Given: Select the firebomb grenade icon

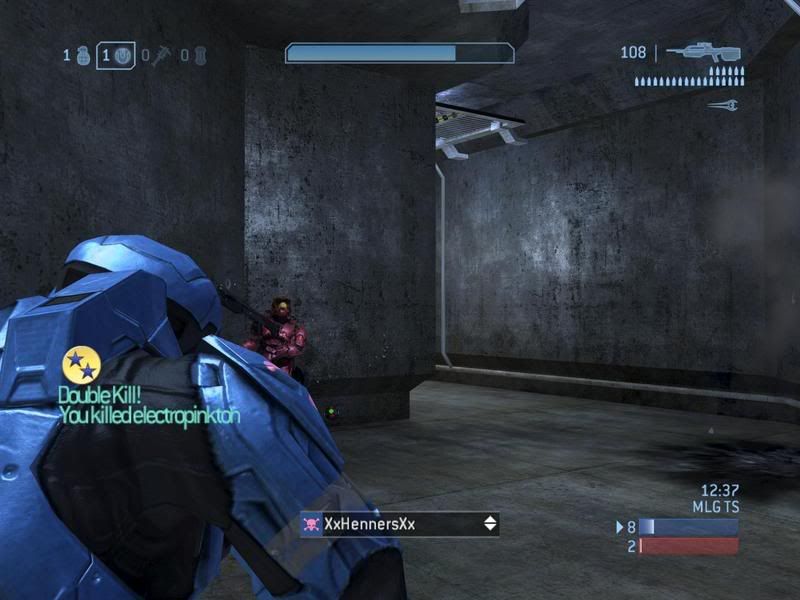Looking at the screenshot, I should [200, 55].
